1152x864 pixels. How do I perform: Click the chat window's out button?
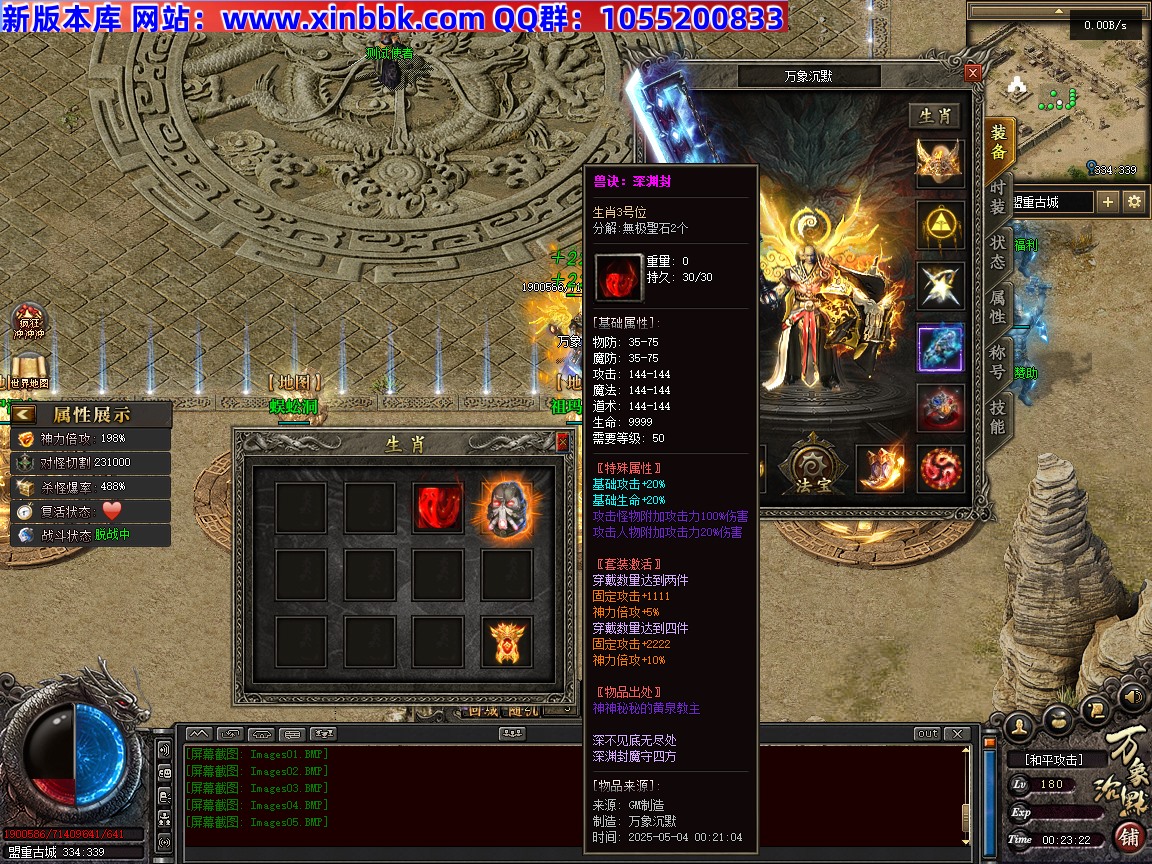point(928,734)
